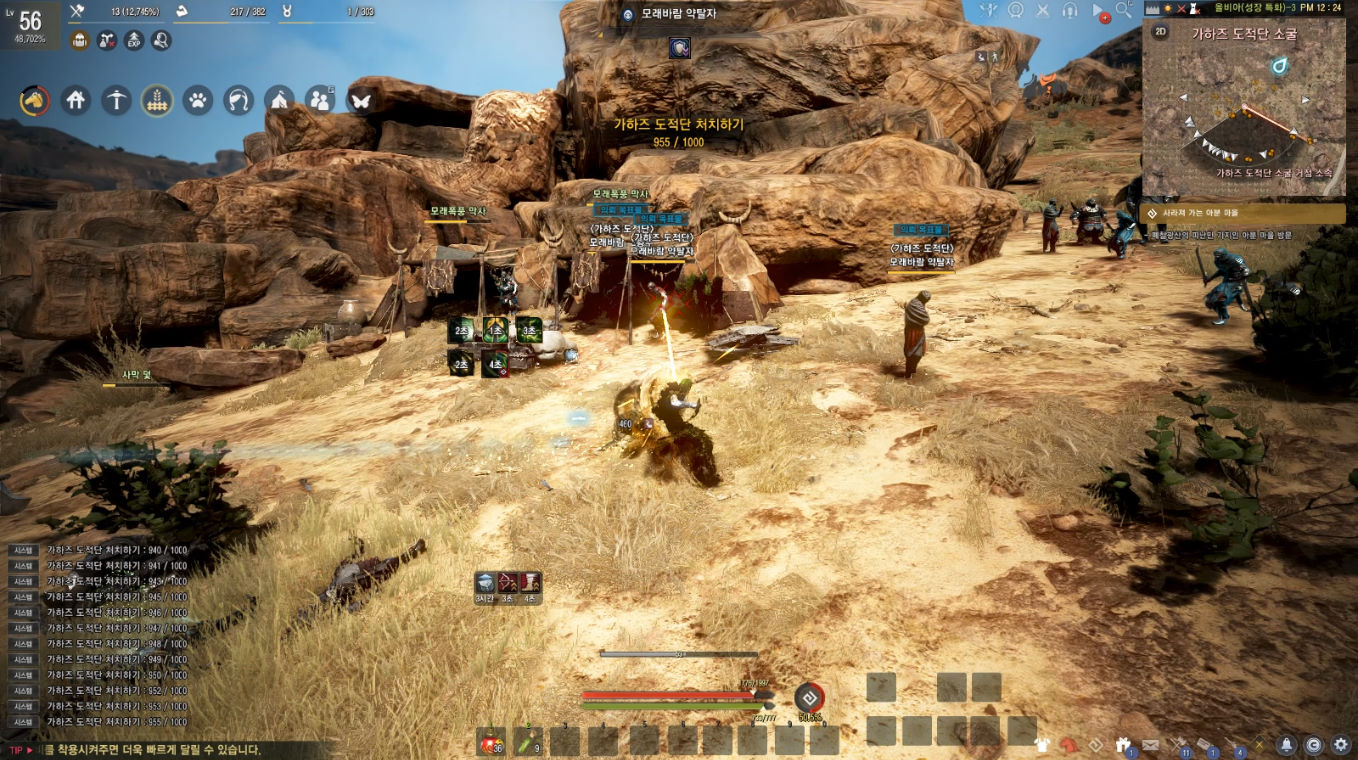Click the headset voice chat icon
This screenshot has width=1358, height=760.
1070,10
